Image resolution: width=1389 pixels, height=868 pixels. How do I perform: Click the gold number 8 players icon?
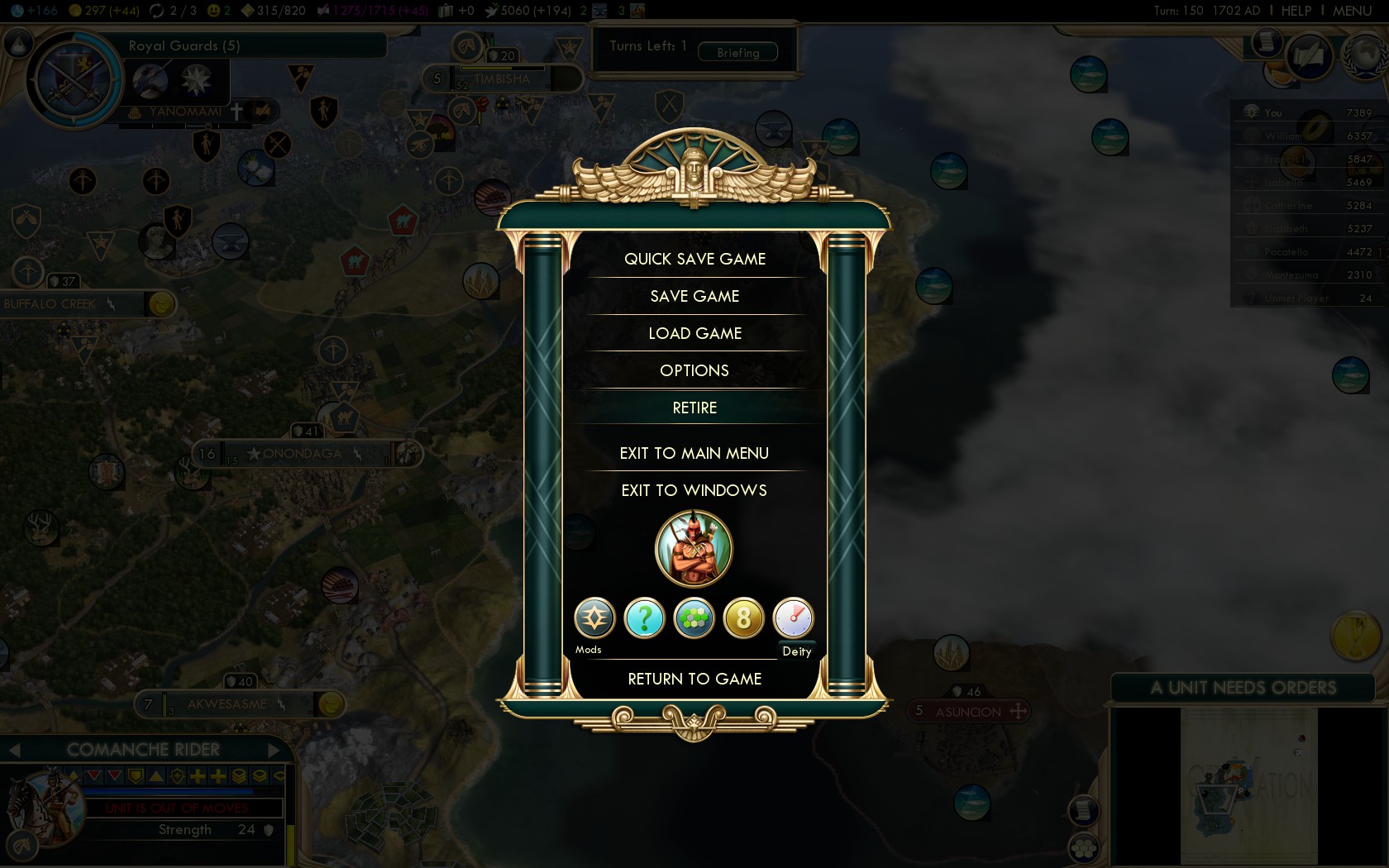tap(742, 618)
